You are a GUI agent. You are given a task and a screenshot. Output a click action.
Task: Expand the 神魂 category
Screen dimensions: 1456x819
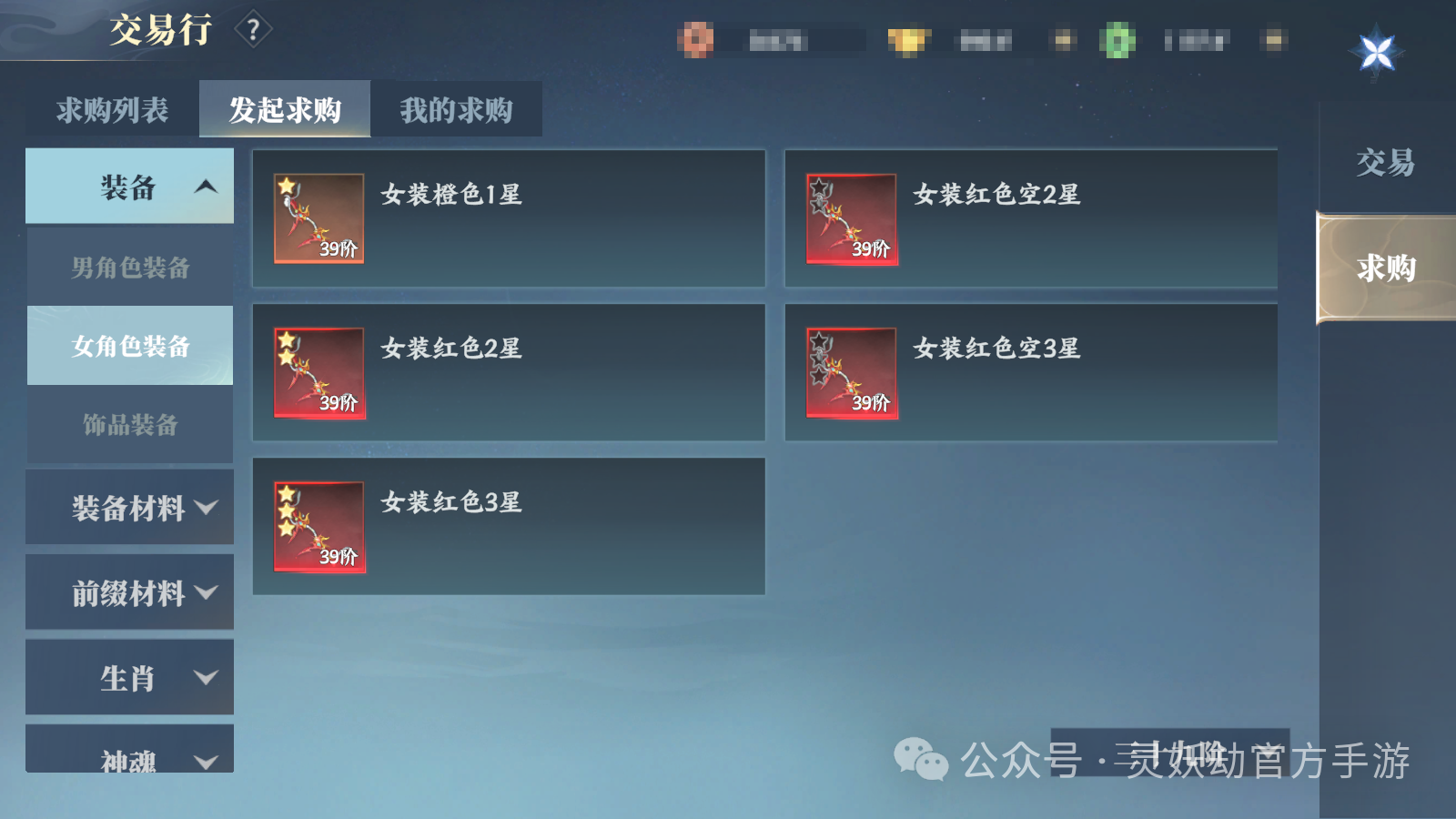(x=129, y=757)
